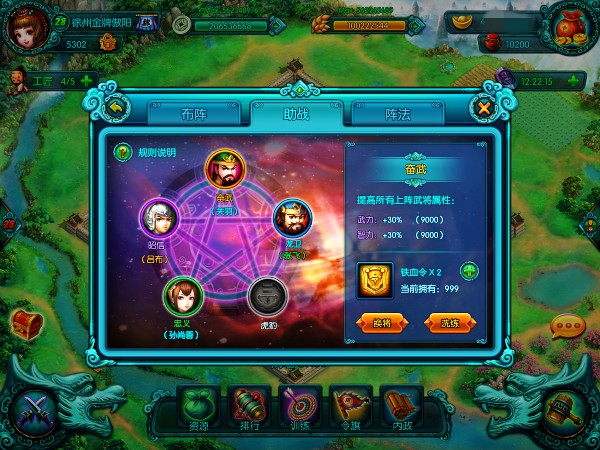Click the 换将 button

383,323
